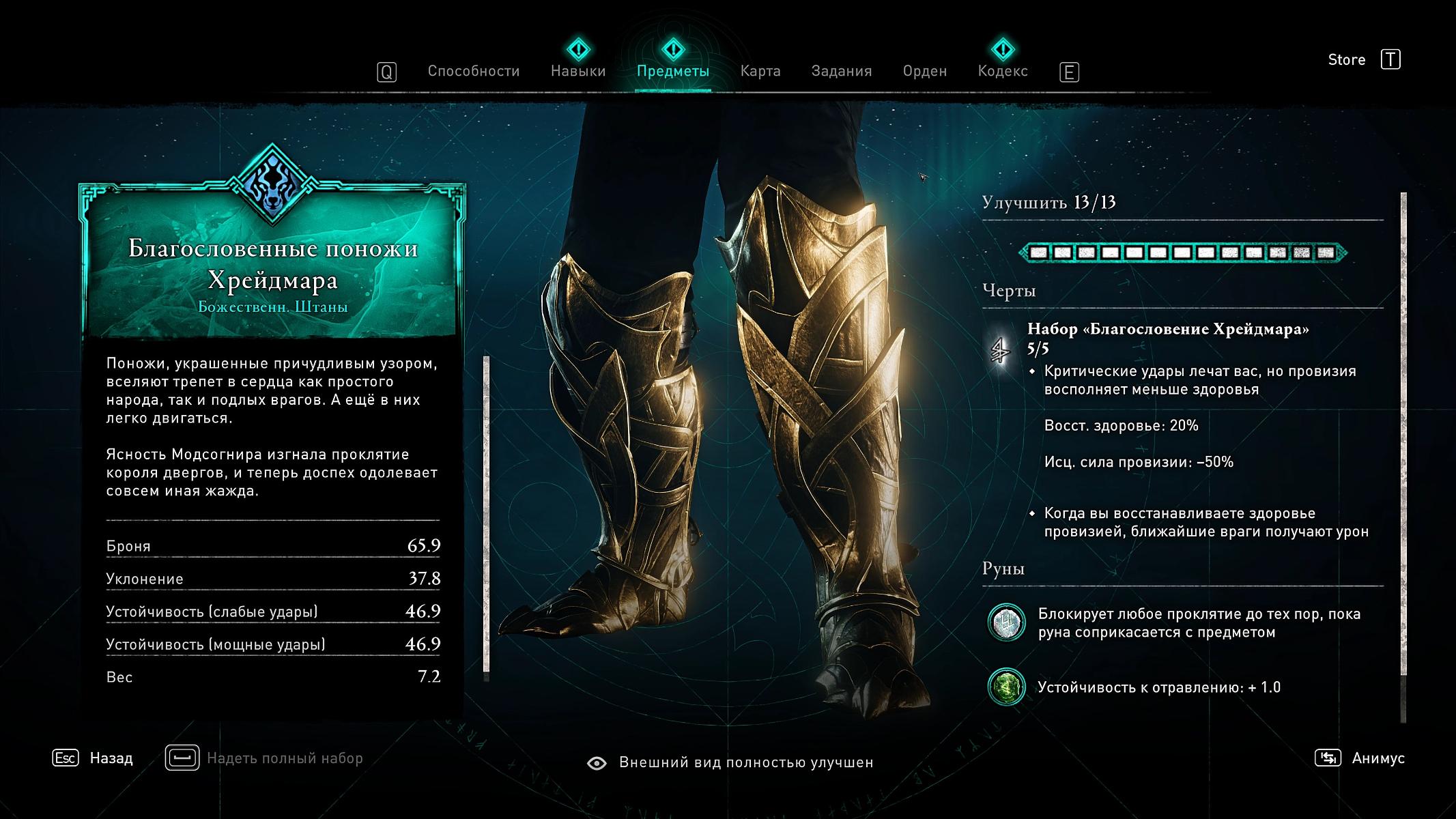This screenshot has width=1456, height=819.
Task: Select the Предметы tab
Action: coord(672,72)
